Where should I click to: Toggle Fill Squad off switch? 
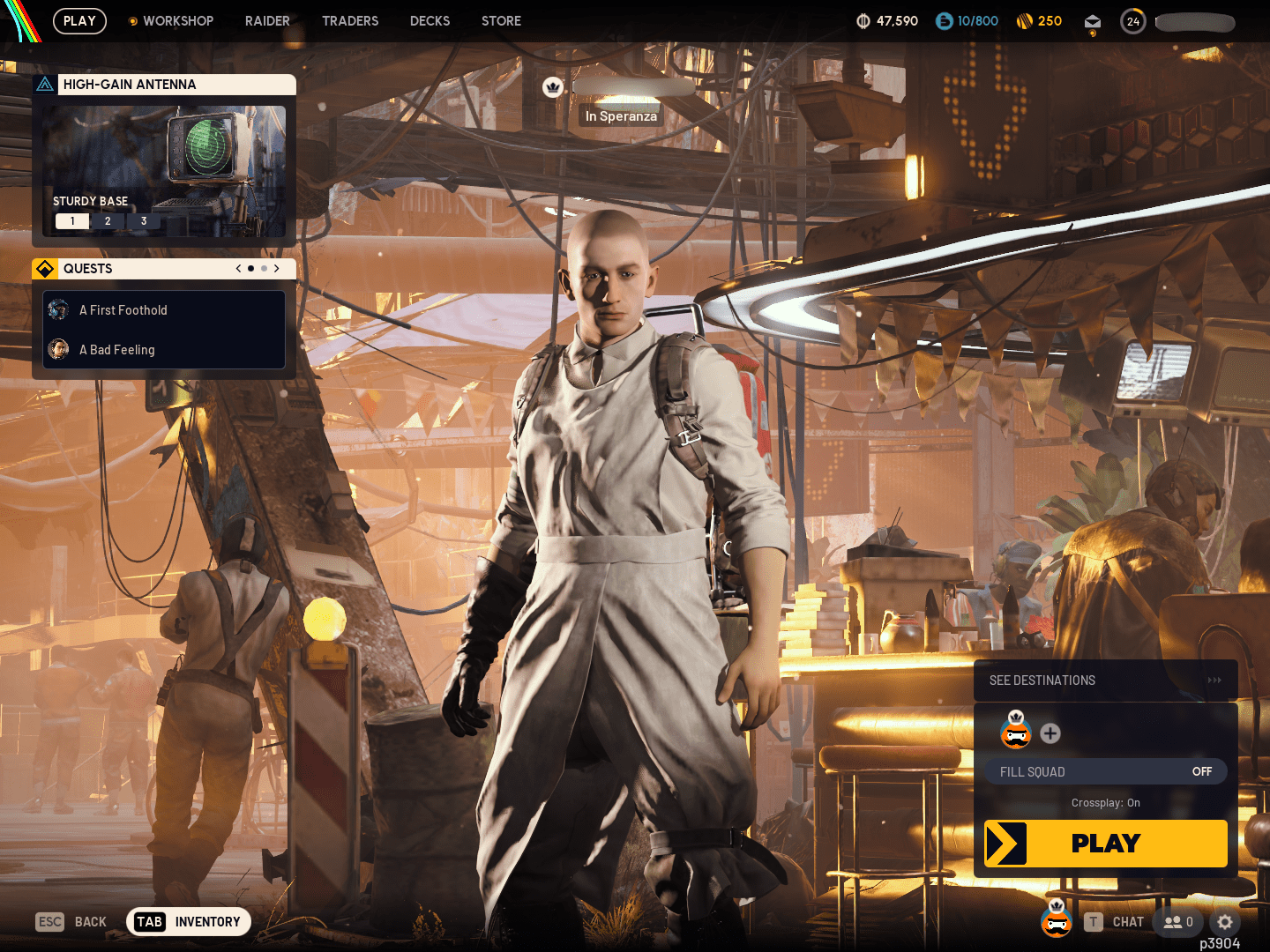[1201, 771]
